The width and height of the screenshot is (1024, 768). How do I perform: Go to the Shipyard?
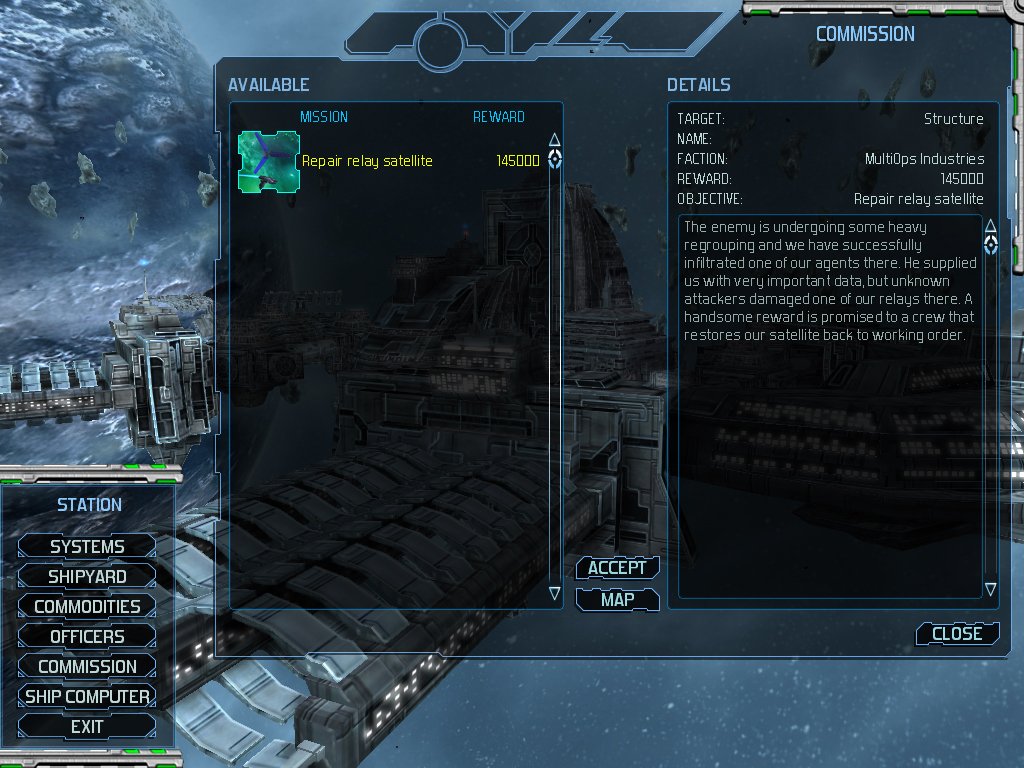[87, 576]
